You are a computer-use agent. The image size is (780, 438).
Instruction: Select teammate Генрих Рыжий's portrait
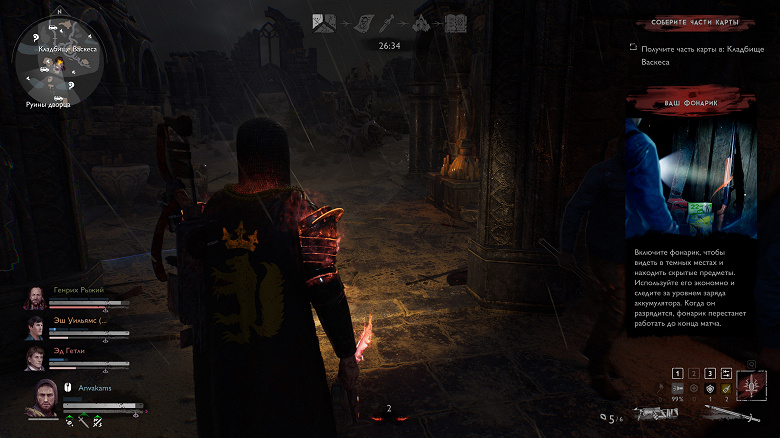point(36,296)
